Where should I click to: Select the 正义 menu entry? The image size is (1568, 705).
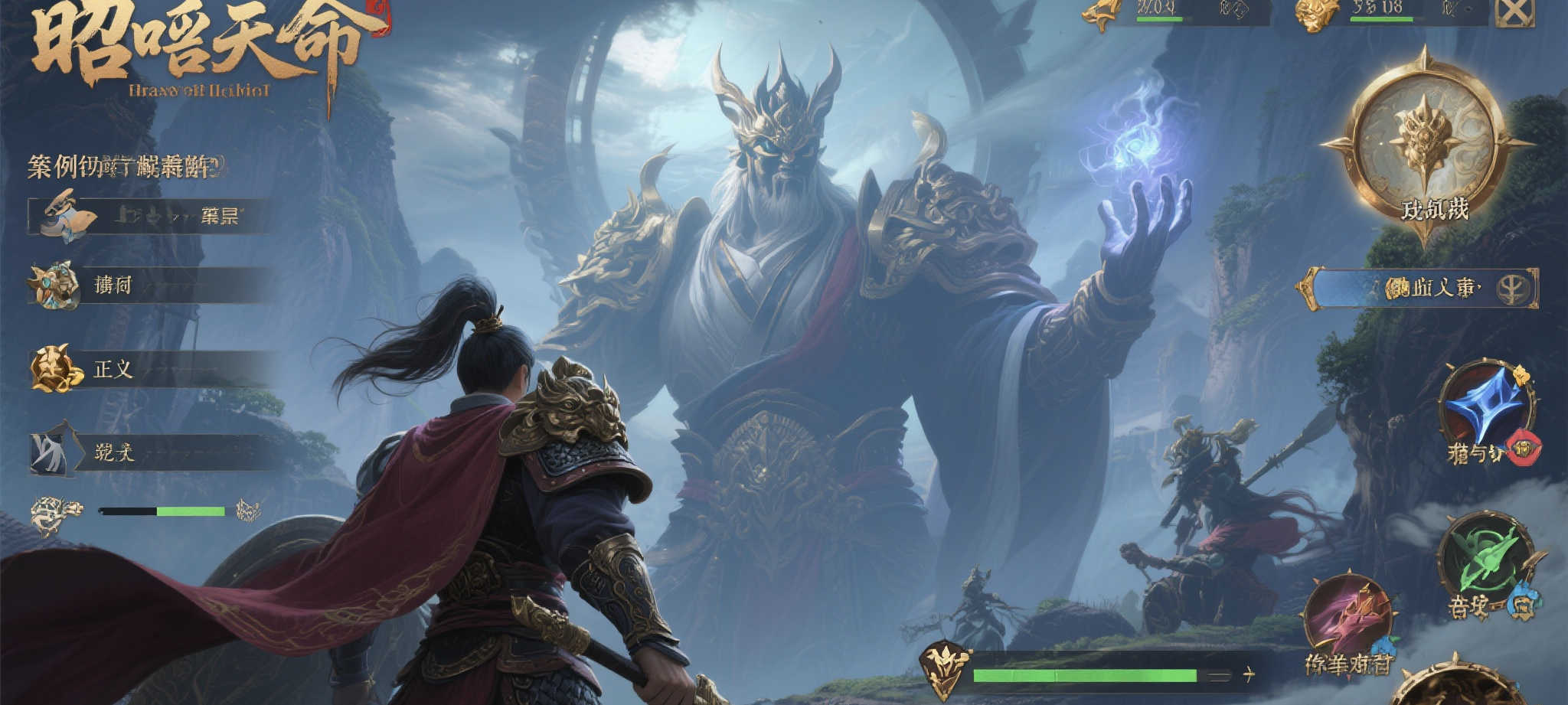[x=153, y=369]
